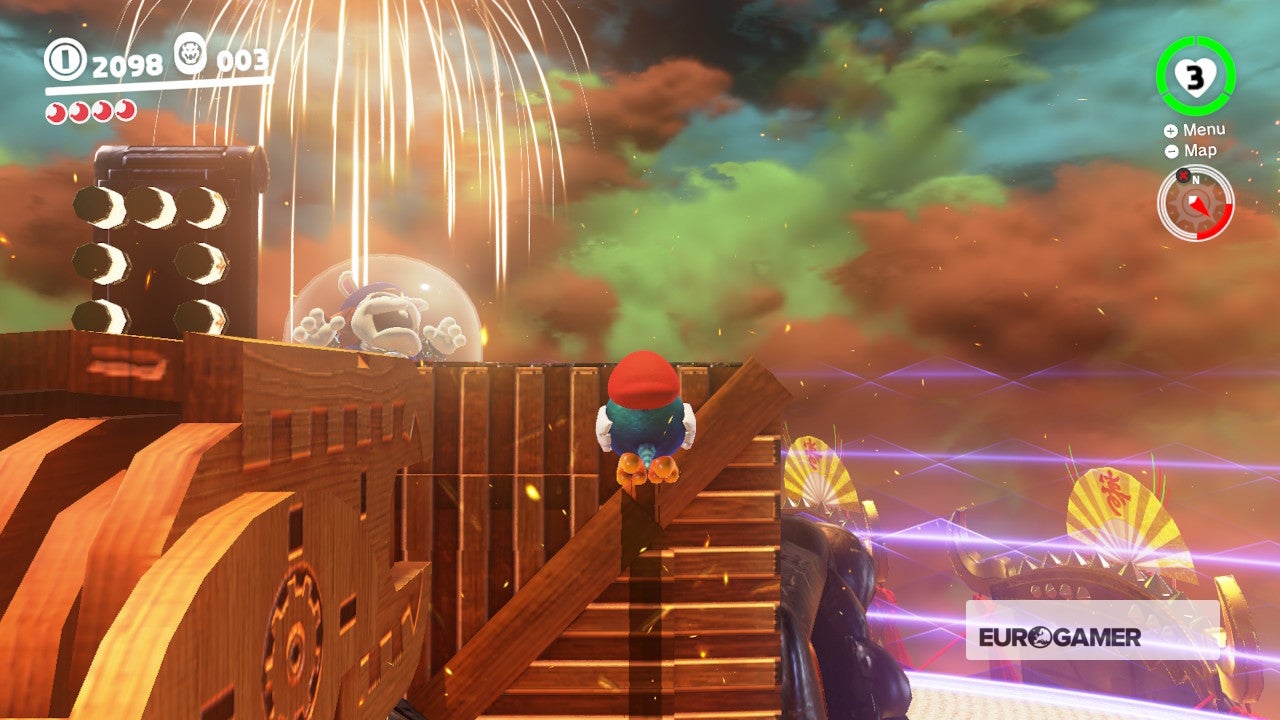This screenshot has height=720, width=1280.
Task: Select the Bowser face regional coin icon
Action: point(190,55)
